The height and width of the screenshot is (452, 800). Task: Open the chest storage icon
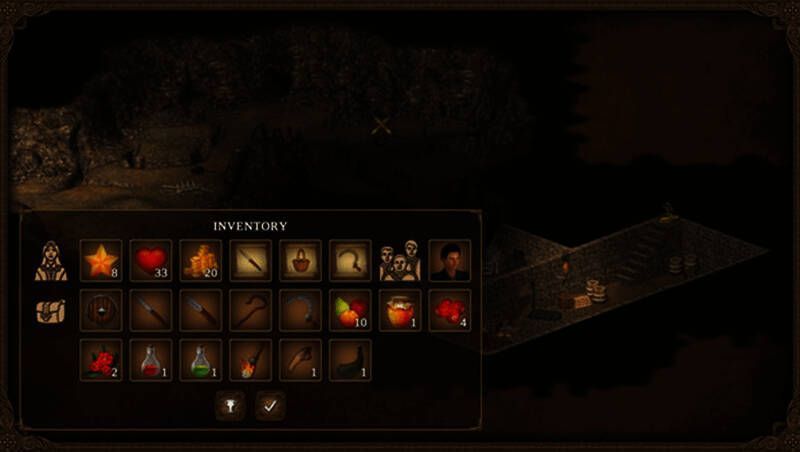[51, 310]
